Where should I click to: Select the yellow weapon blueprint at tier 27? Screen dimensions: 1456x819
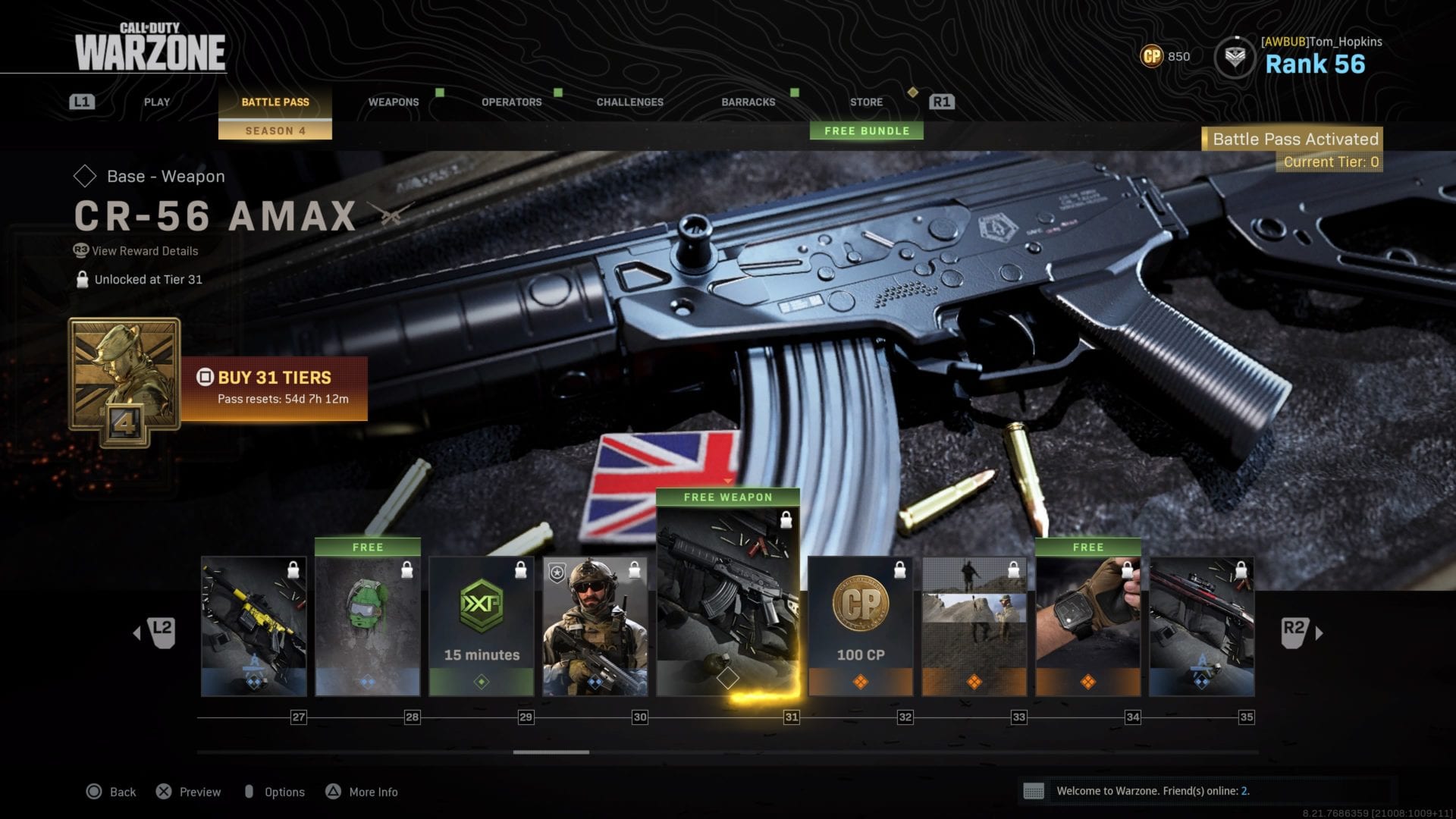254,626
